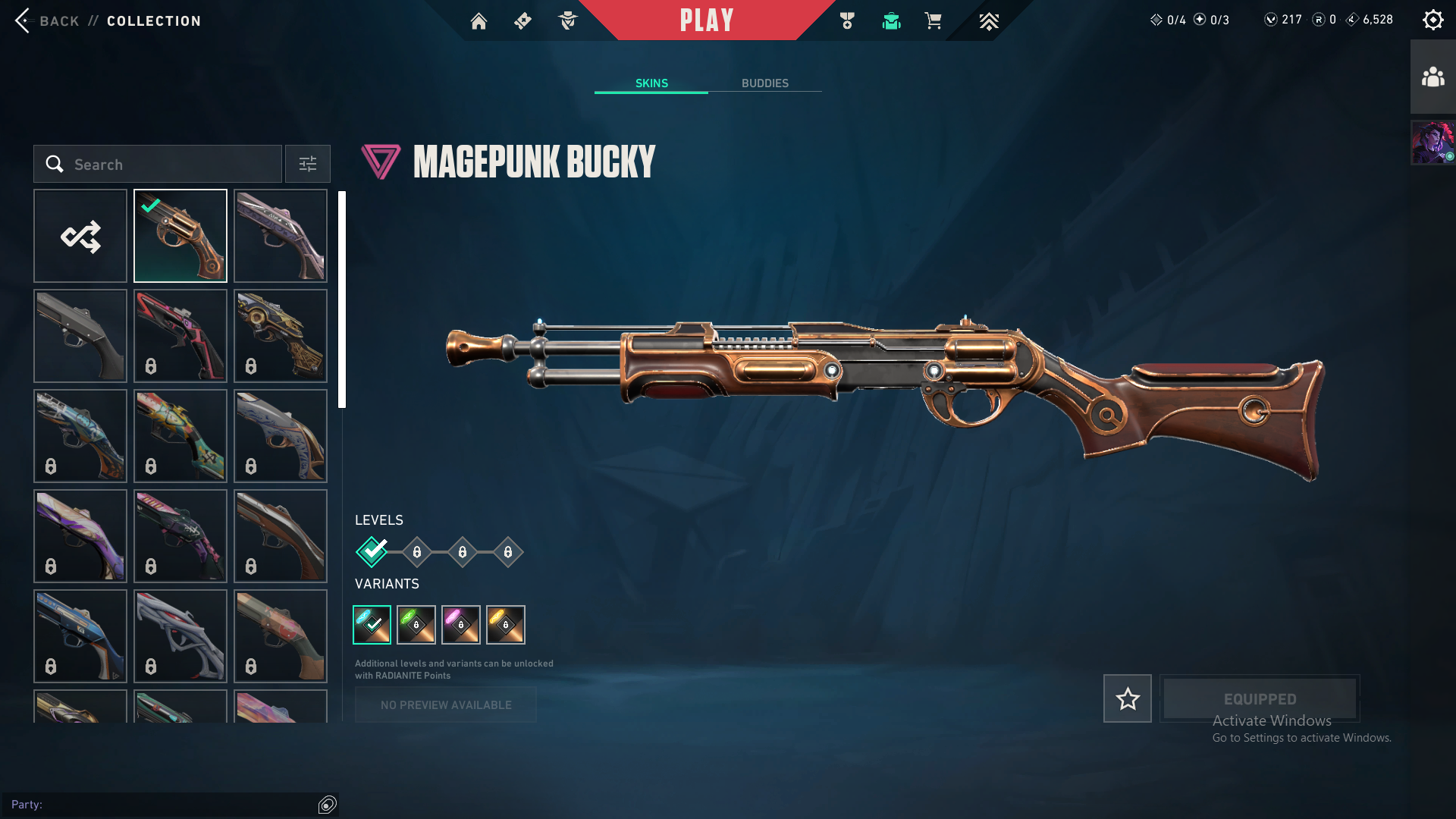Viewport: 1456px width, 819px height.
Task: Open the purple-white locked Bucky skin
Action: tap(80, 536)
